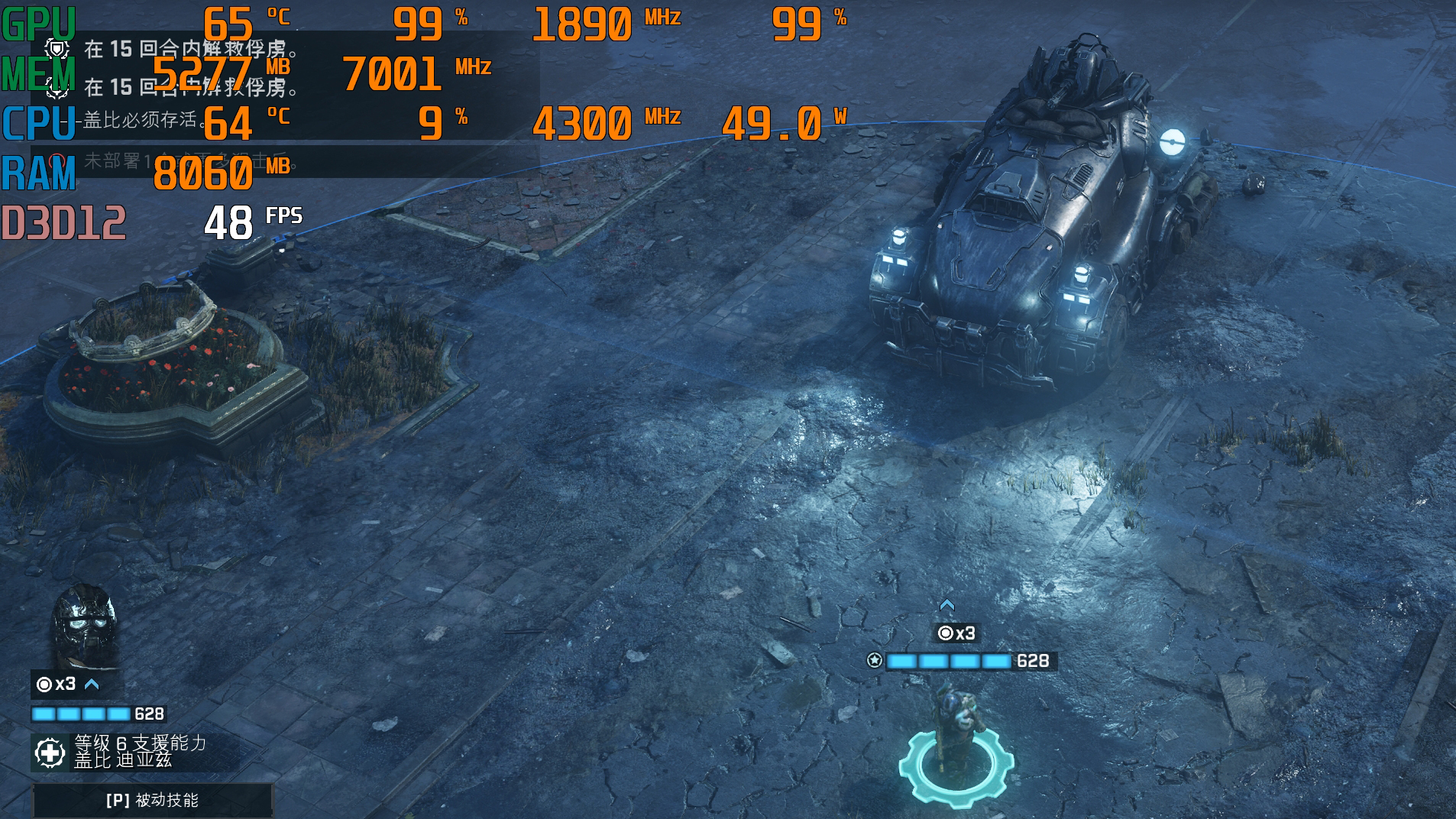Click the level 6 support class cross icon
Viewport: 1456px width, 819px height.
(50, 753)
